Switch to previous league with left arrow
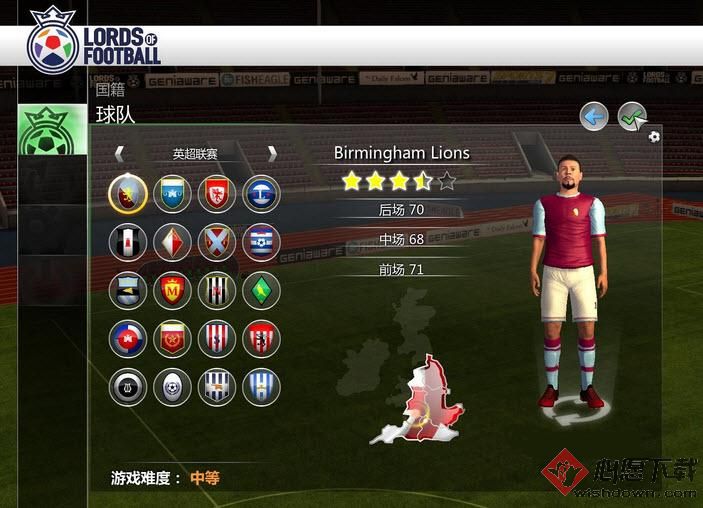Screen dimensions: 703x508 coord(119,153)
